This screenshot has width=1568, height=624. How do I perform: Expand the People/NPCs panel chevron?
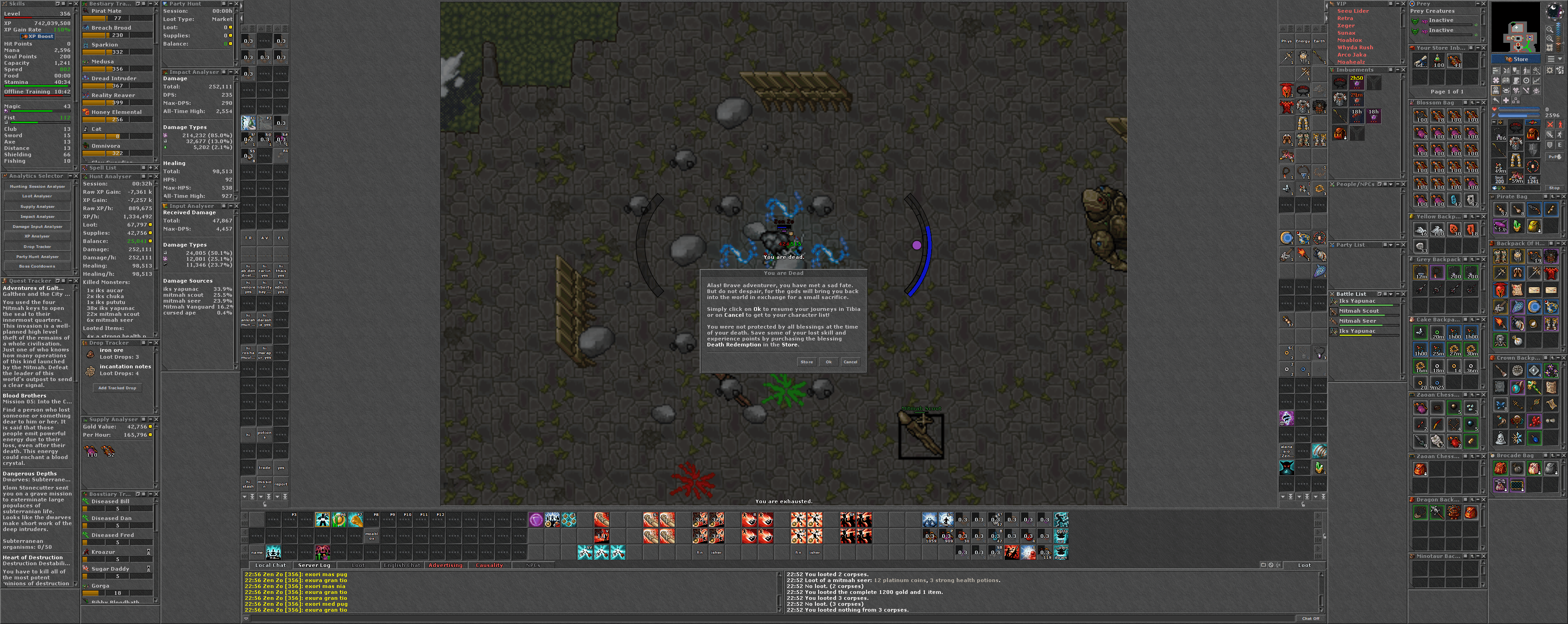pos(1391,185)
